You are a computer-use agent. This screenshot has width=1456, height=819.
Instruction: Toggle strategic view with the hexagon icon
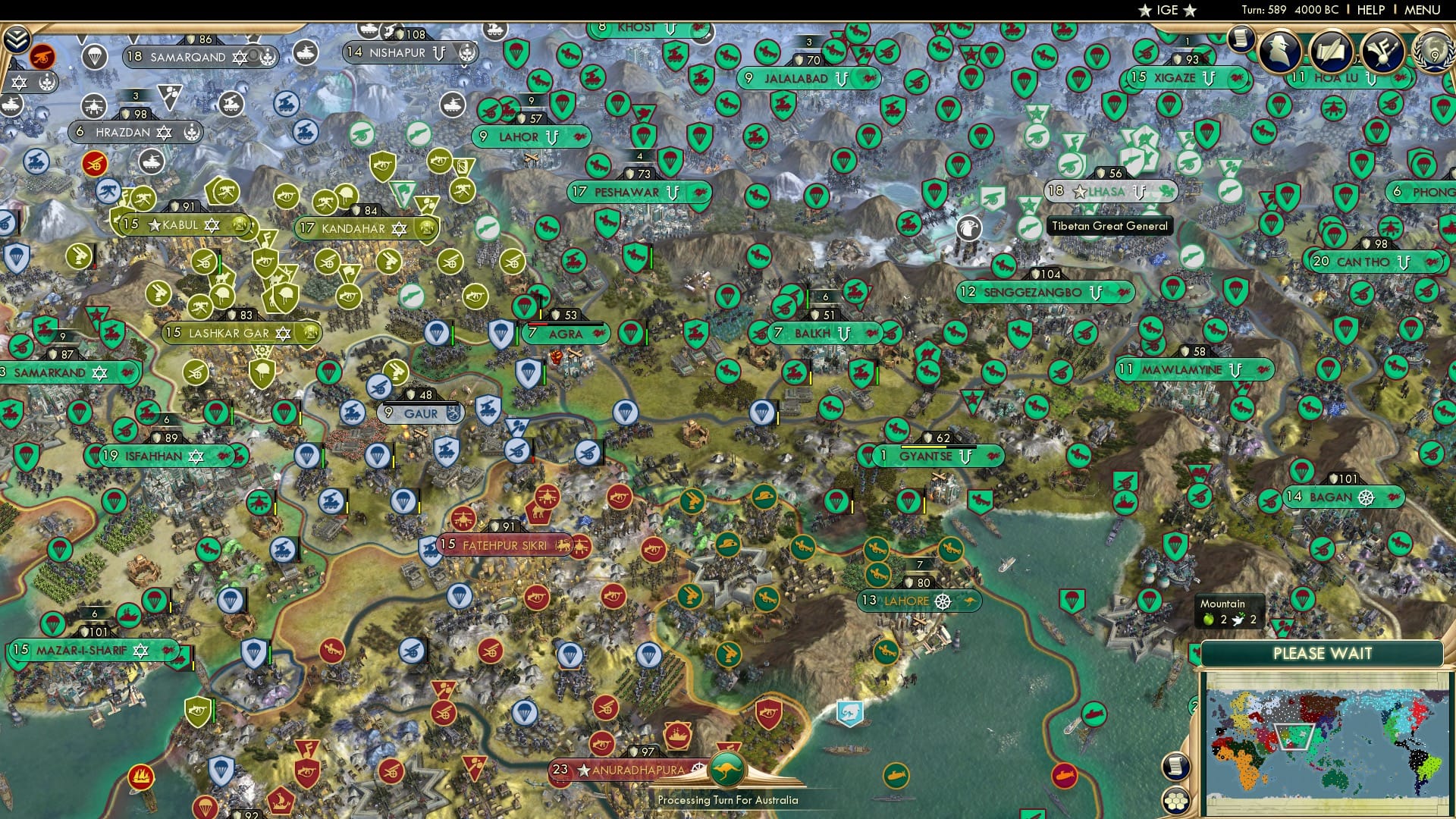point(1177,802)
